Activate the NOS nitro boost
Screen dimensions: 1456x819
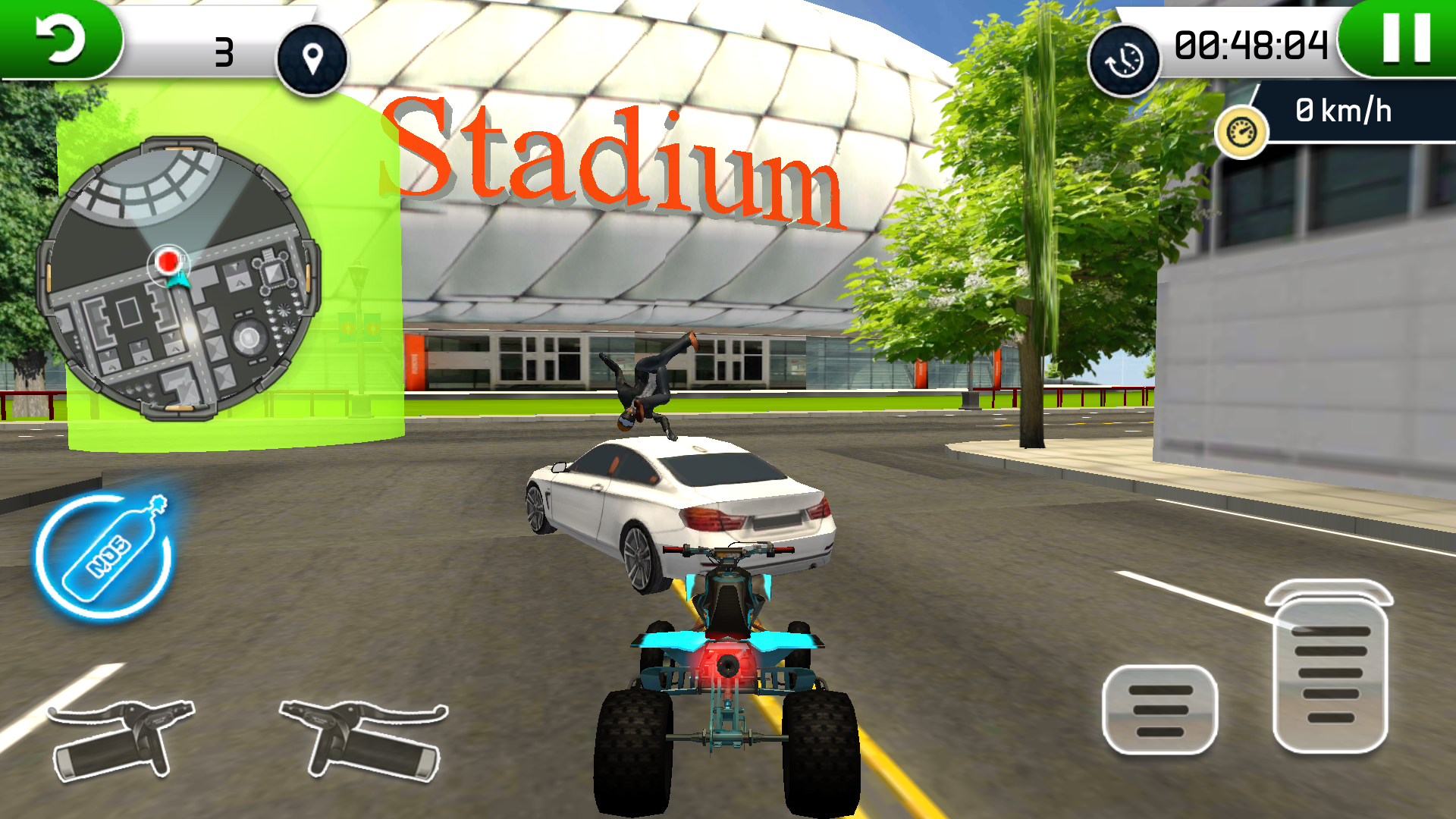pos(105,556)
